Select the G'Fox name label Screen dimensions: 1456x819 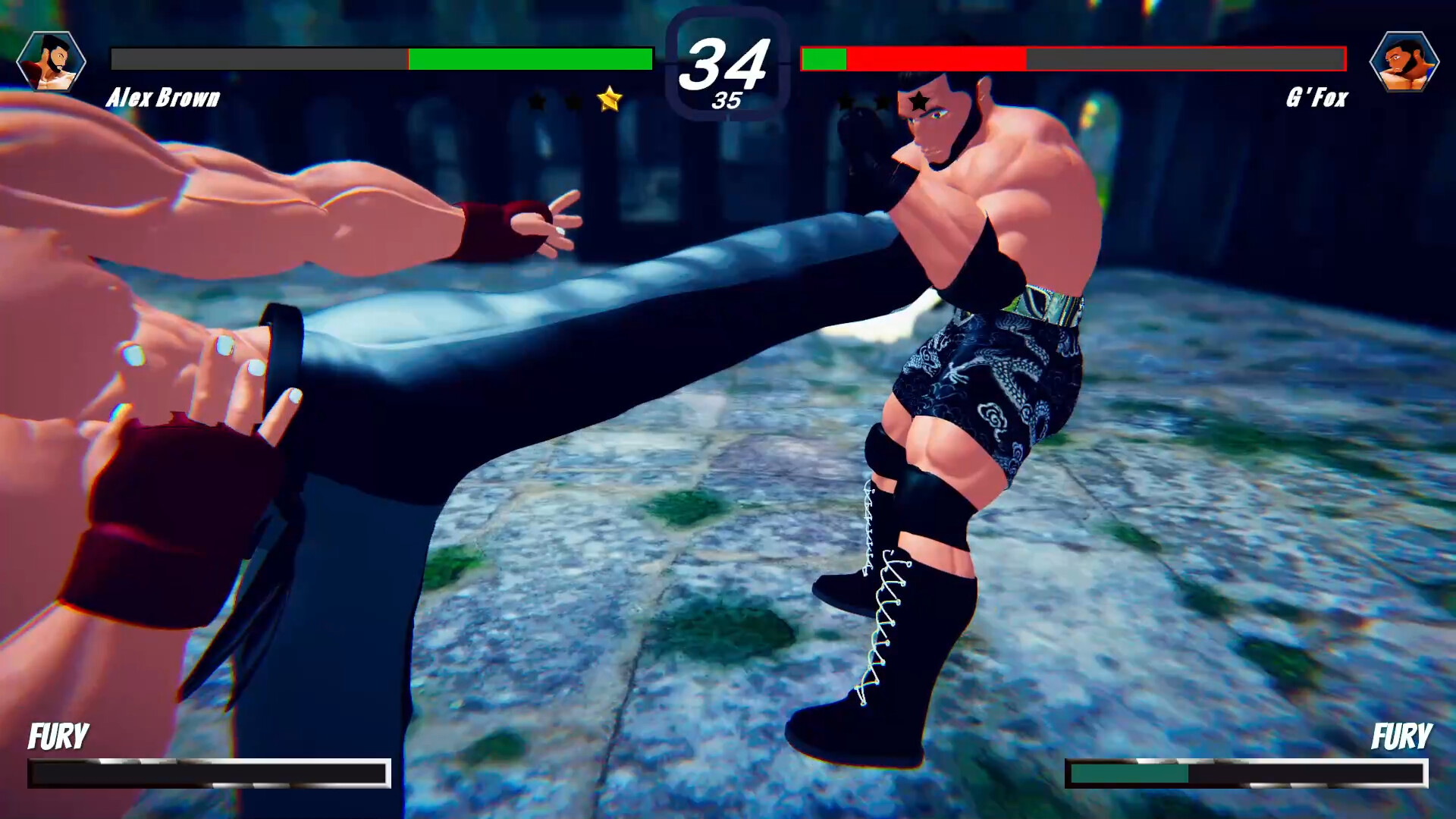[1317, 99]
